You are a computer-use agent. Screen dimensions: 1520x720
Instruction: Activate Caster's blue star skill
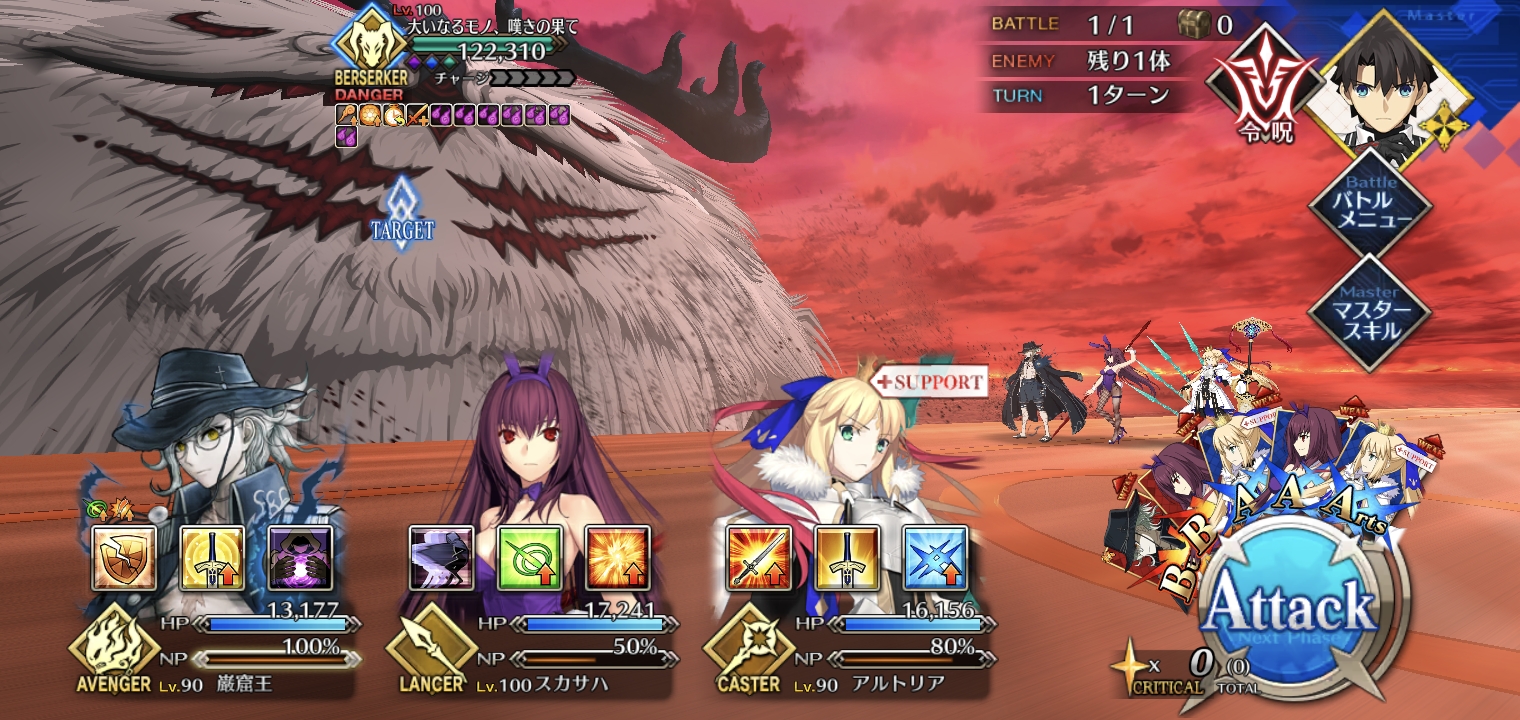935,558
